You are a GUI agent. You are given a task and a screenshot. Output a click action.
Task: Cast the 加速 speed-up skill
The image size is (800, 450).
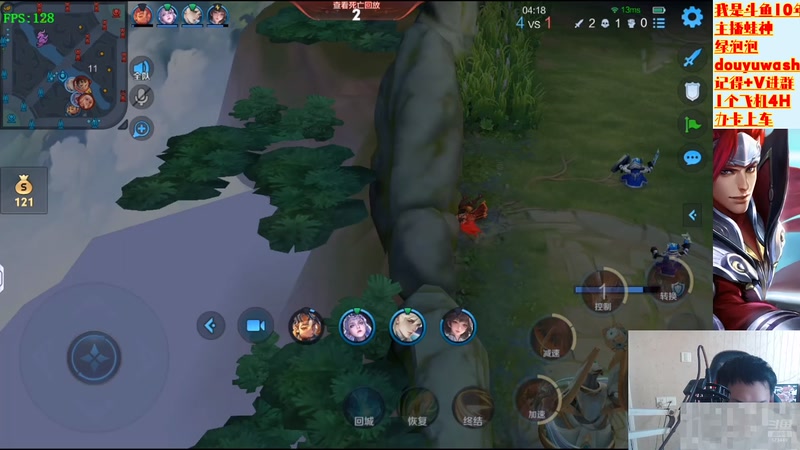pos(538,399)
